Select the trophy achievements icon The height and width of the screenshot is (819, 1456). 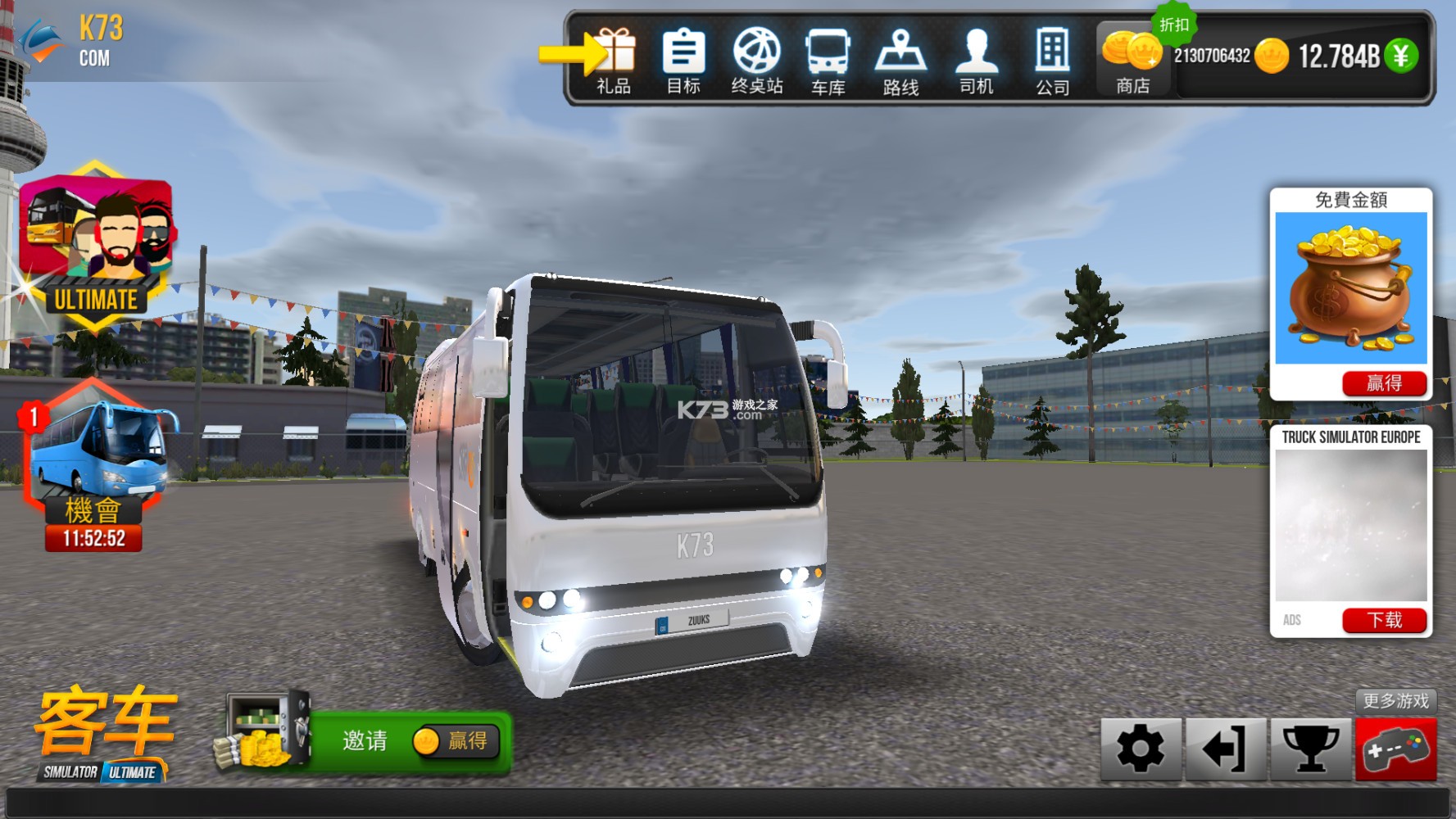point(1312,749)
